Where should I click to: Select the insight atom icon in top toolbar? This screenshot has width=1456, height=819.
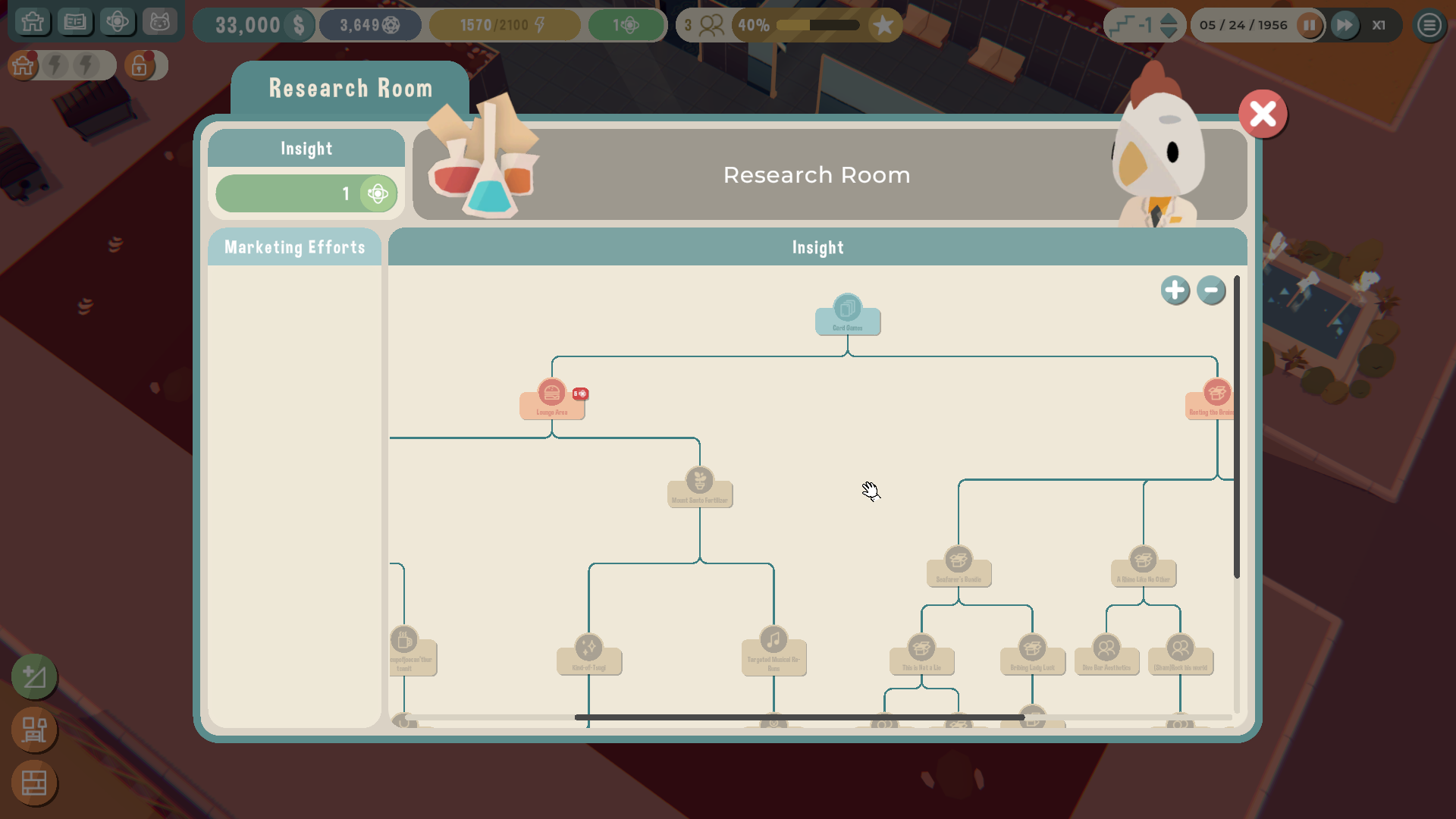coord(118,22)
